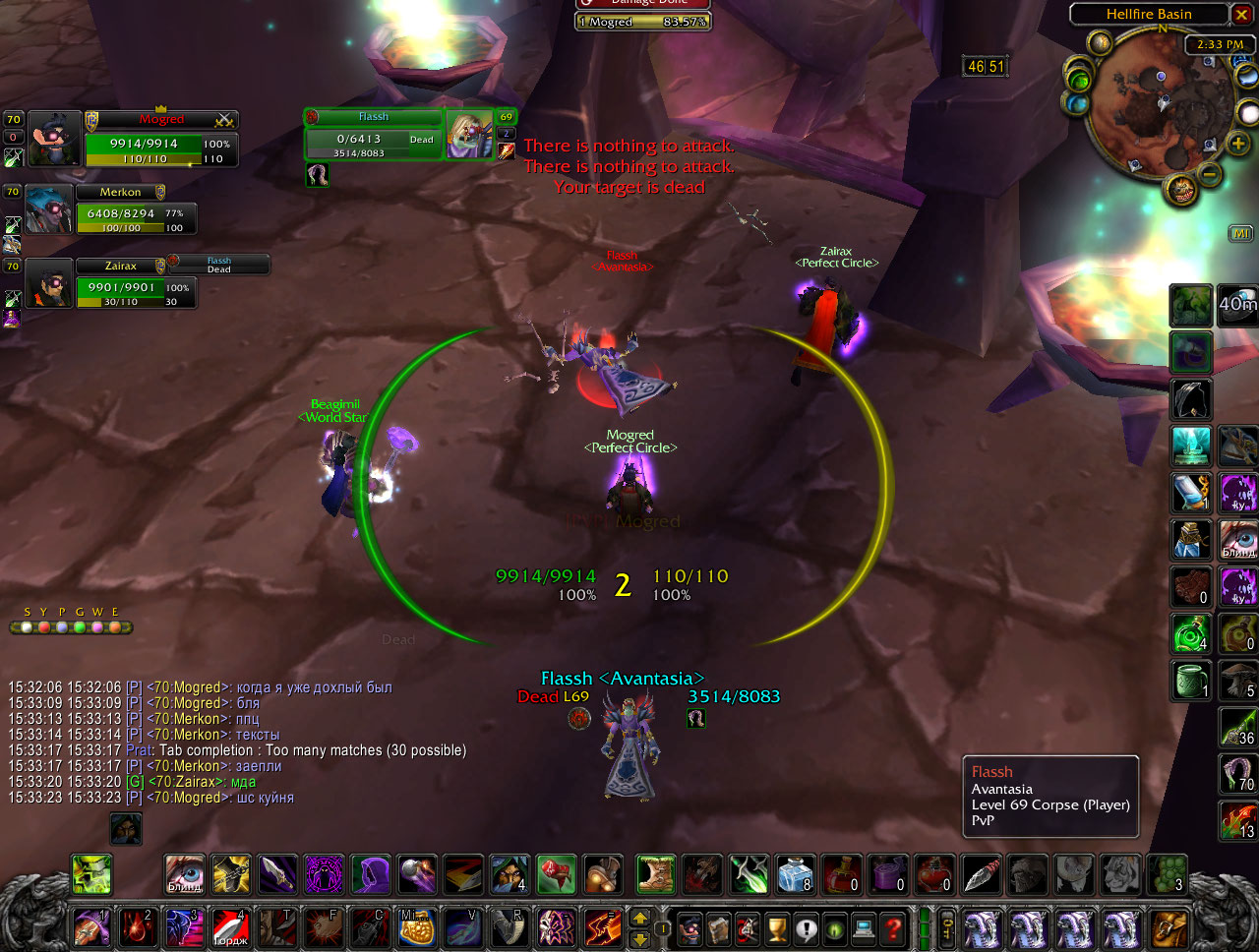
Task: Click Flassh's target frame
Action: (374, 136)
